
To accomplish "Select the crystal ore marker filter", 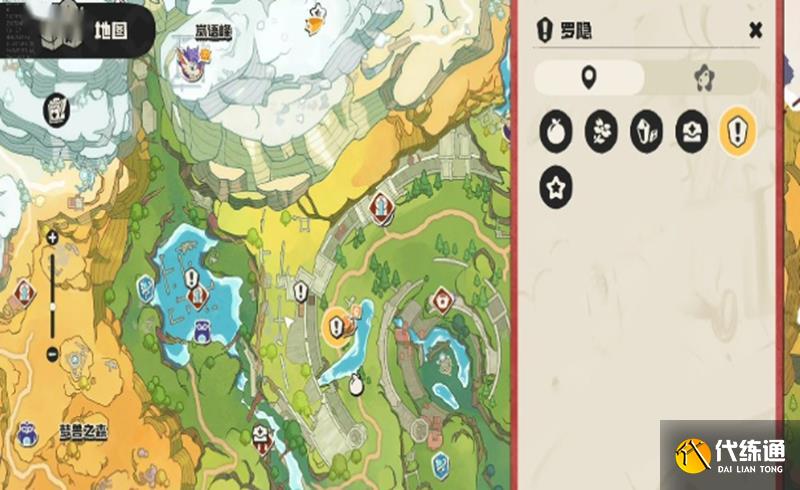I will [x=647, y=132].
